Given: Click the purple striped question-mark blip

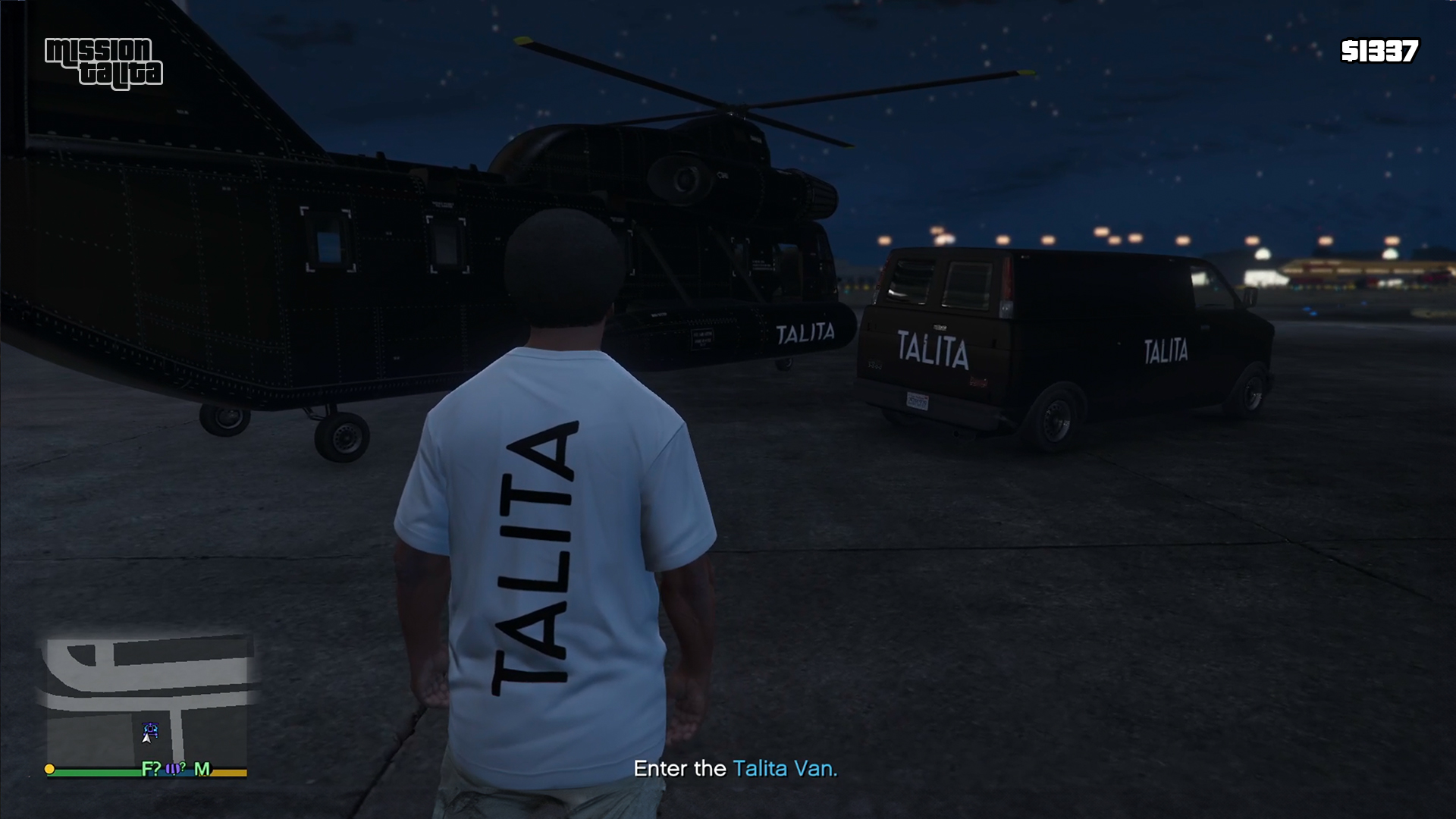Looking at the screenshot, I should (x=175, y=768).
